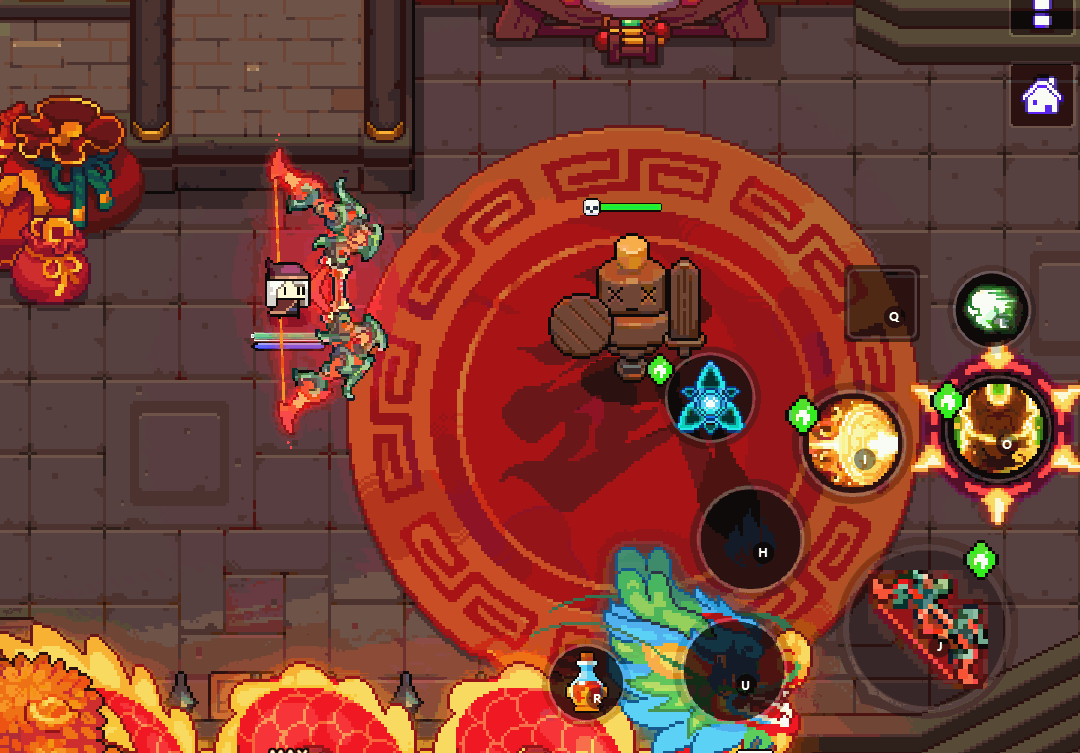Open the exclamation mark notice button
Image resolution: width=1080 pixels, height=753 pixels.
[x=1042, y=14]
